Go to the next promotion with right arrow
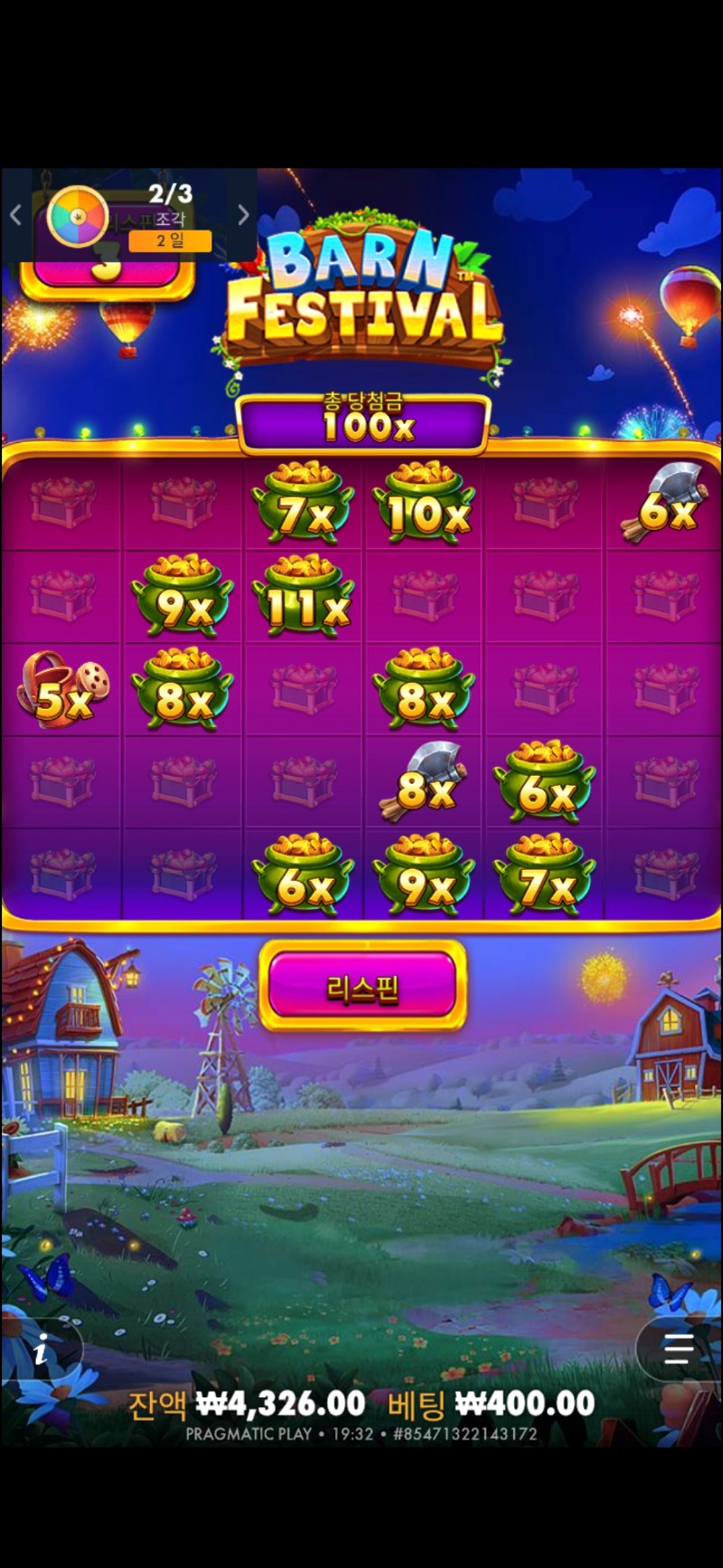The height and width of the screenshot is (1568, 723). 242,215
